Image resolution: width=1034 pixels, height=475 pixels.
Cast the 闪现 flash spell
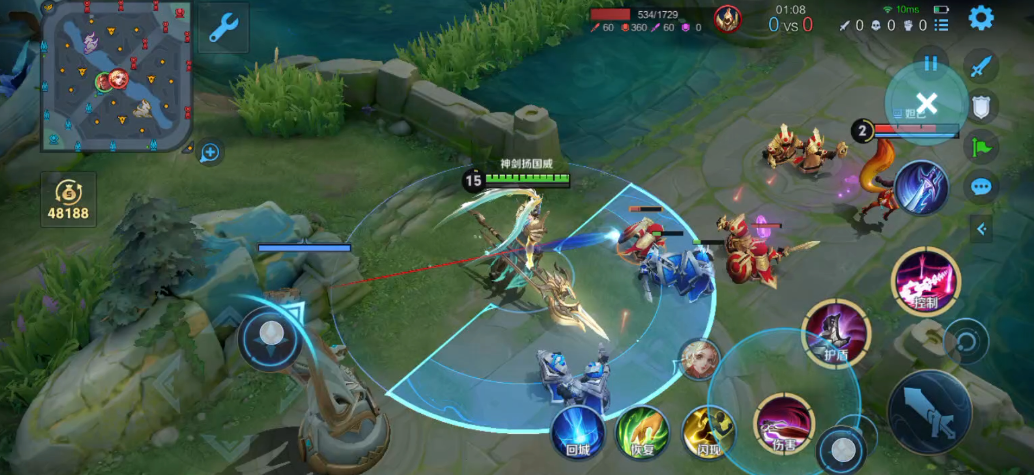tap(708, 432)
